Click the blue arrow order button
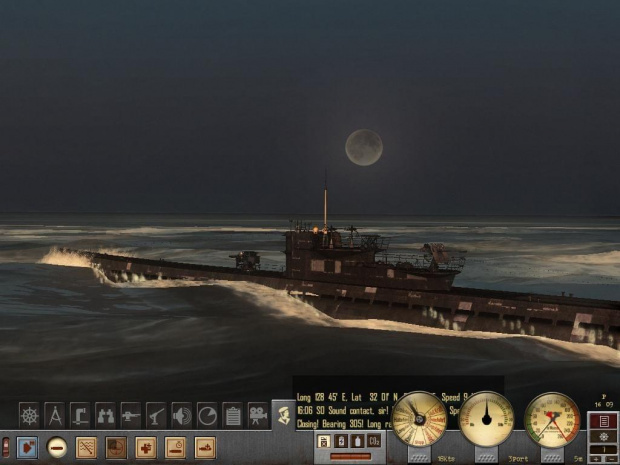Screen dimensions: 620x465 click(x=27, y=447)
